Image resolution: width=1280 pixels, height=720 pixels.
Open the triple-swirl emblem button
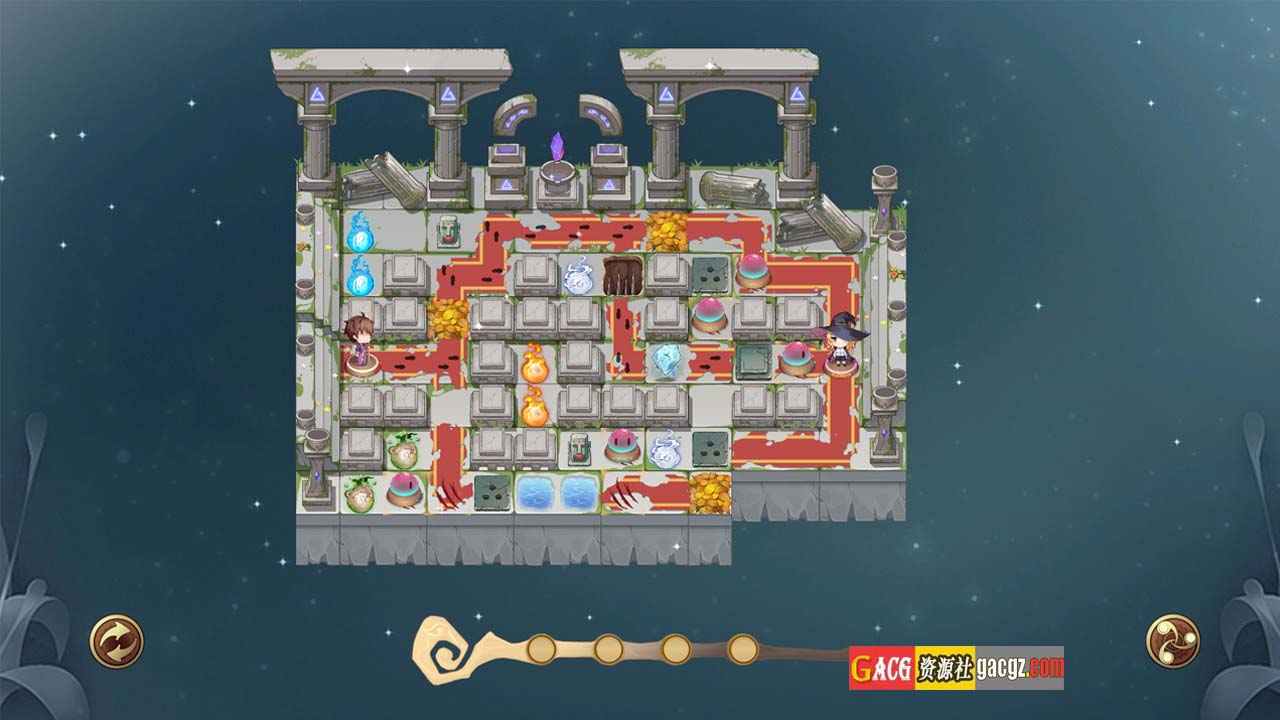click(1172, 641)
